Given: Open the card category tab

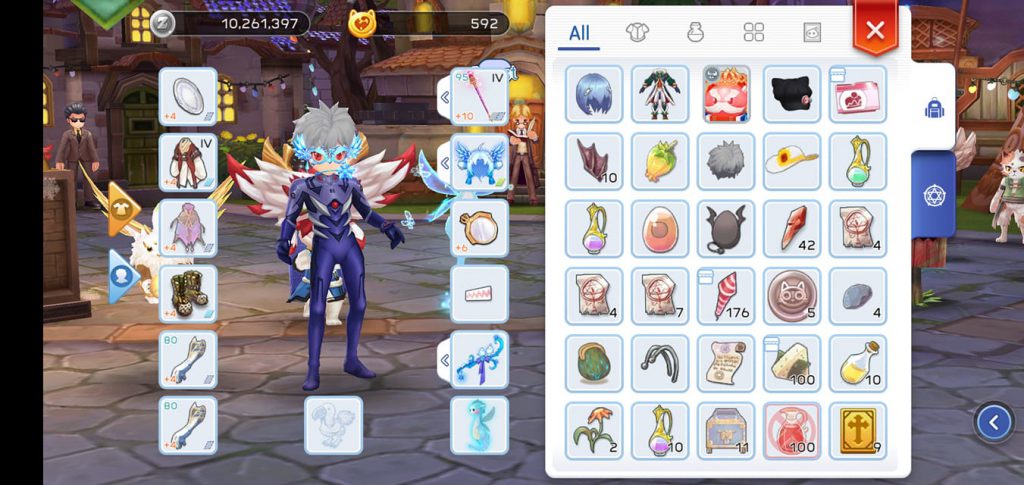Looking at the screenshot, I should coord(812,33).
